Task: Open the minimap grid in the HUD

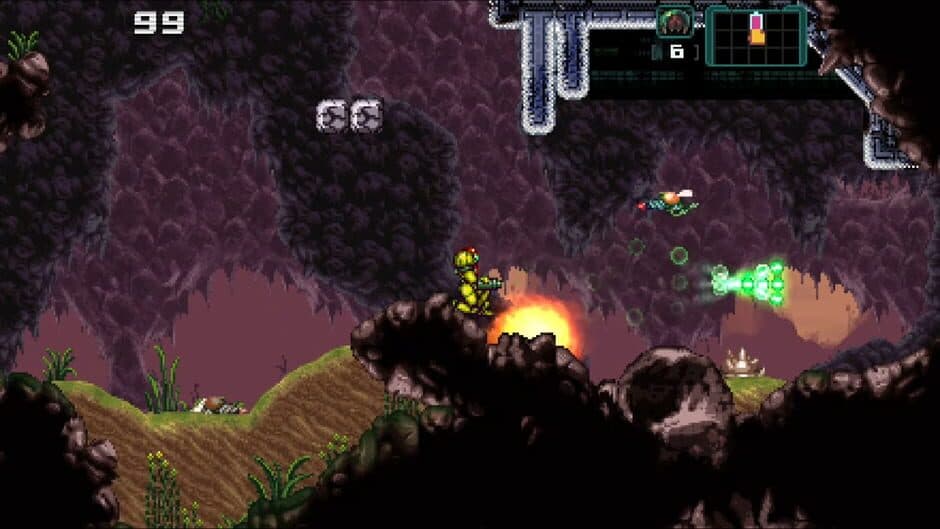Action: tap(756, 36)
